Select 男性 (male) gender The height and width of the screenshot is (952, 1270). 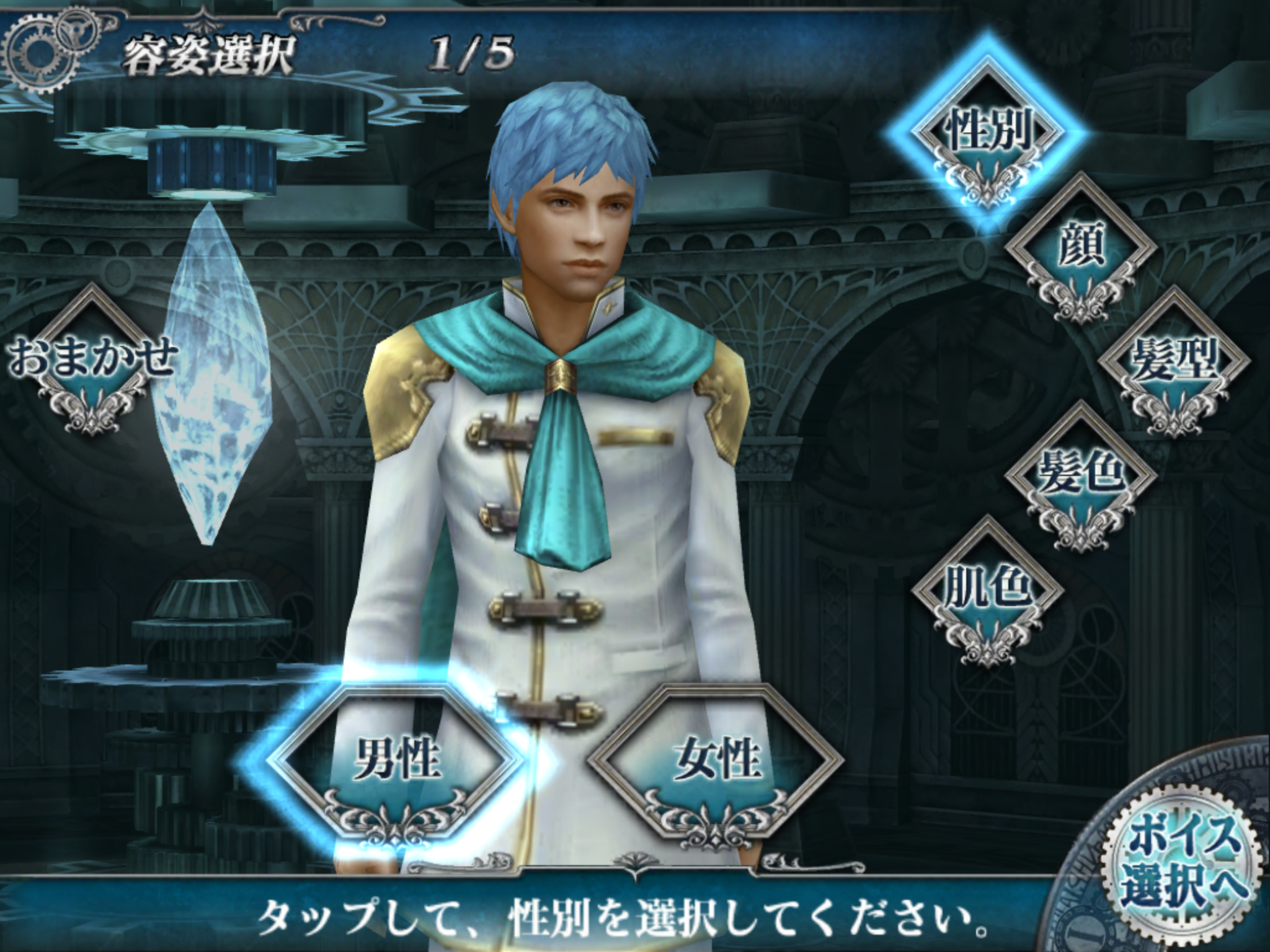click(x=397, y=759)
